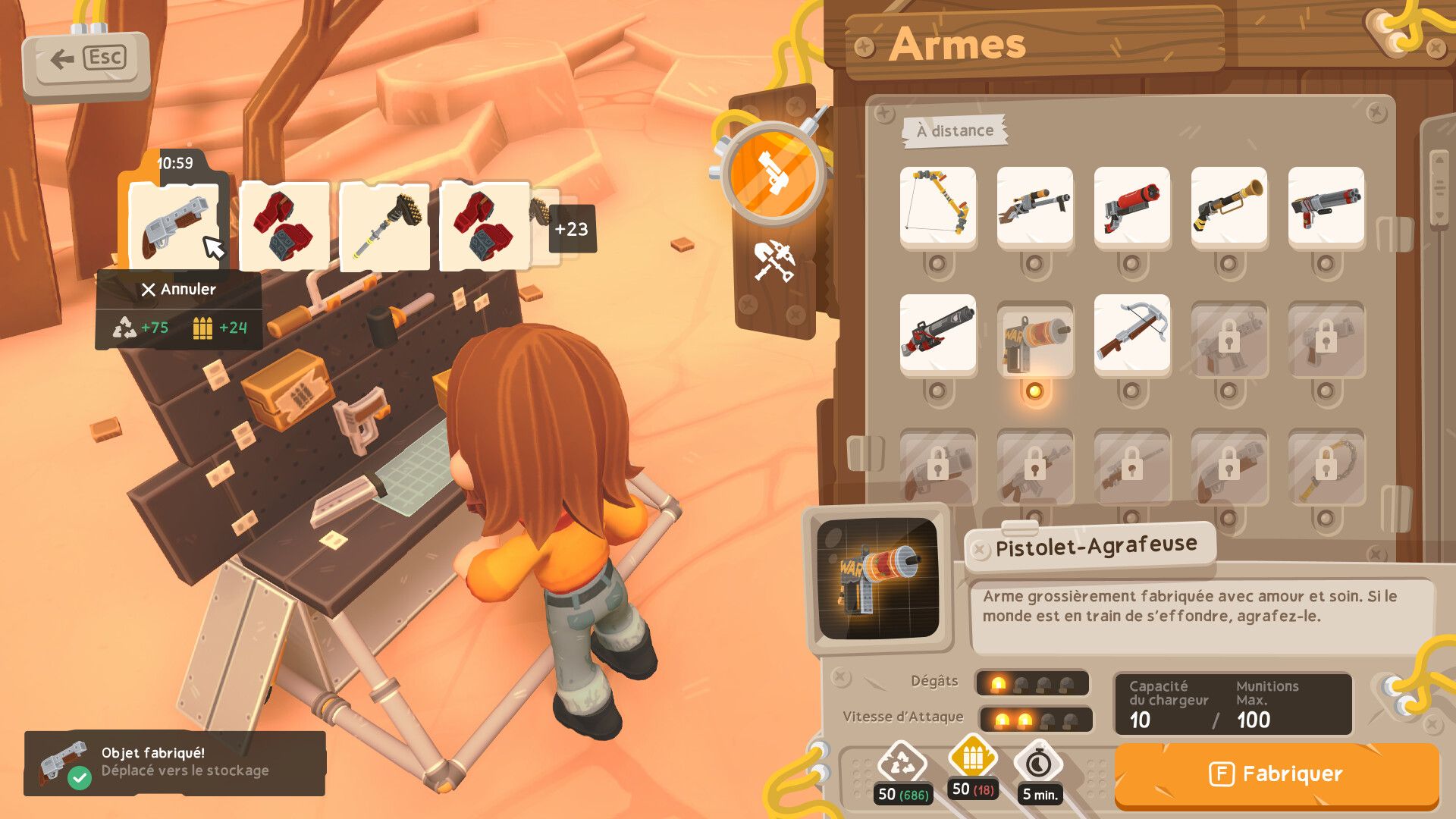Select the spiked mace queue item
This screenshot has height=819, width=1456.
(x=384, y=227)
